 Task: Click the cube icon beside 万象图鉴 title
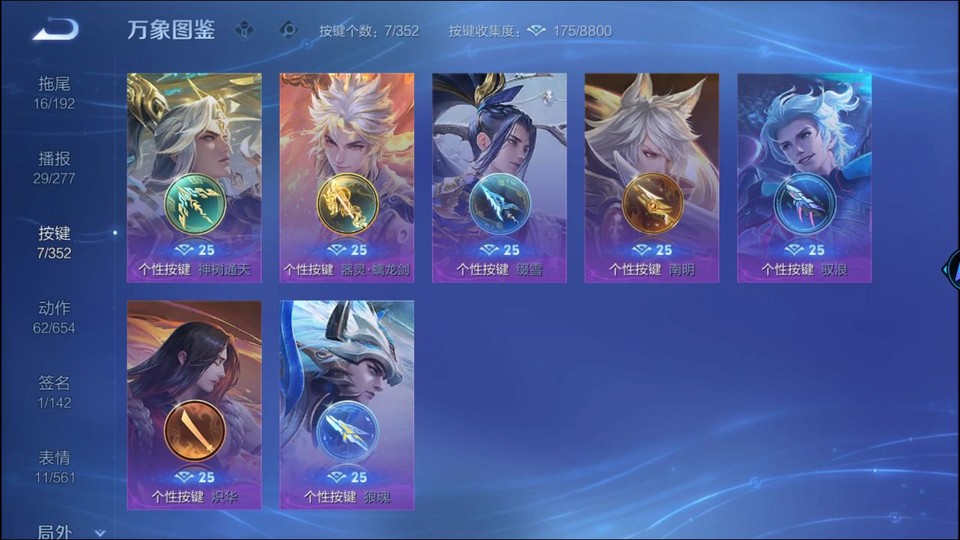[x=244, y=30]
